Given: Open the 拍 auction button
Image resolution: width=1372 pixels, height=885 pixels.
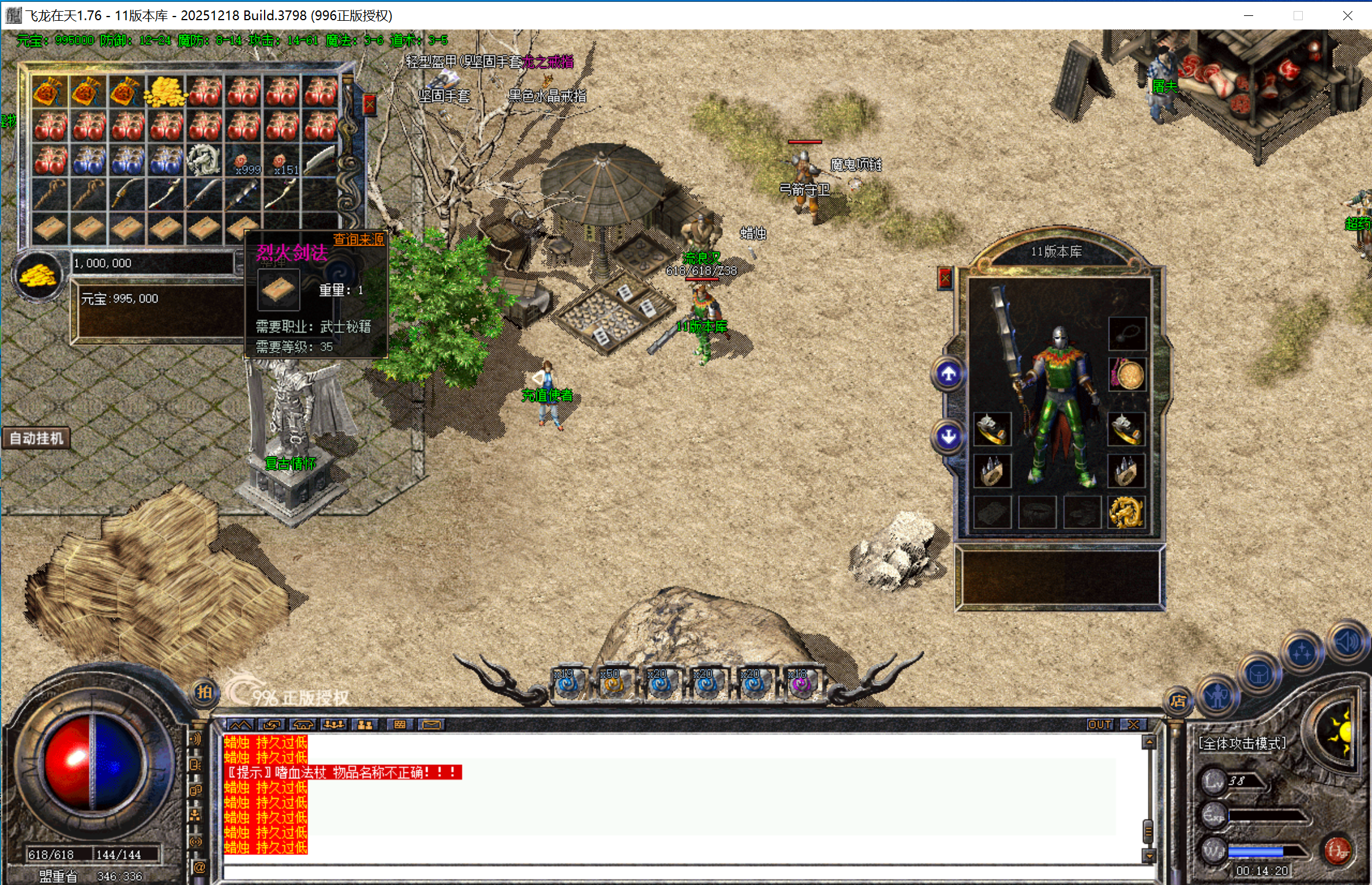Looking at the screenshot, I should (x=204, y=693).
